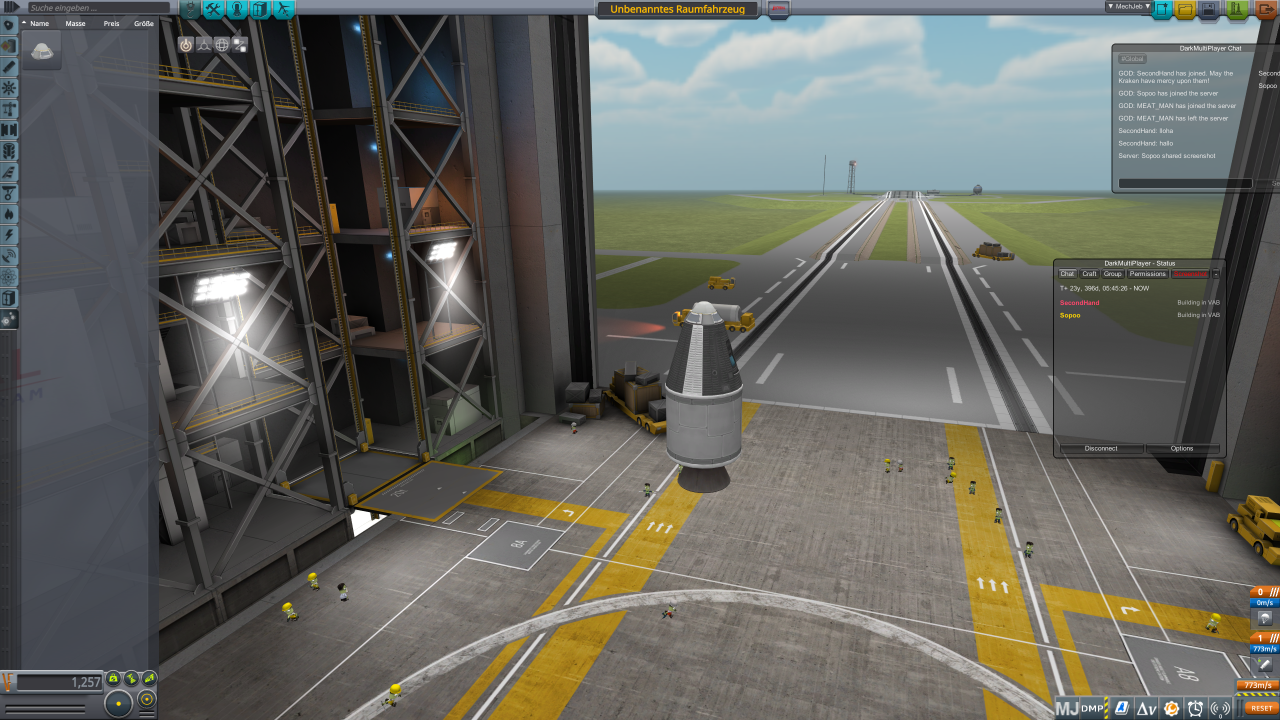Reset the staging with the RESET button
The height and width of the screenshot is (720, 1280).
[x=1261, y=708]
